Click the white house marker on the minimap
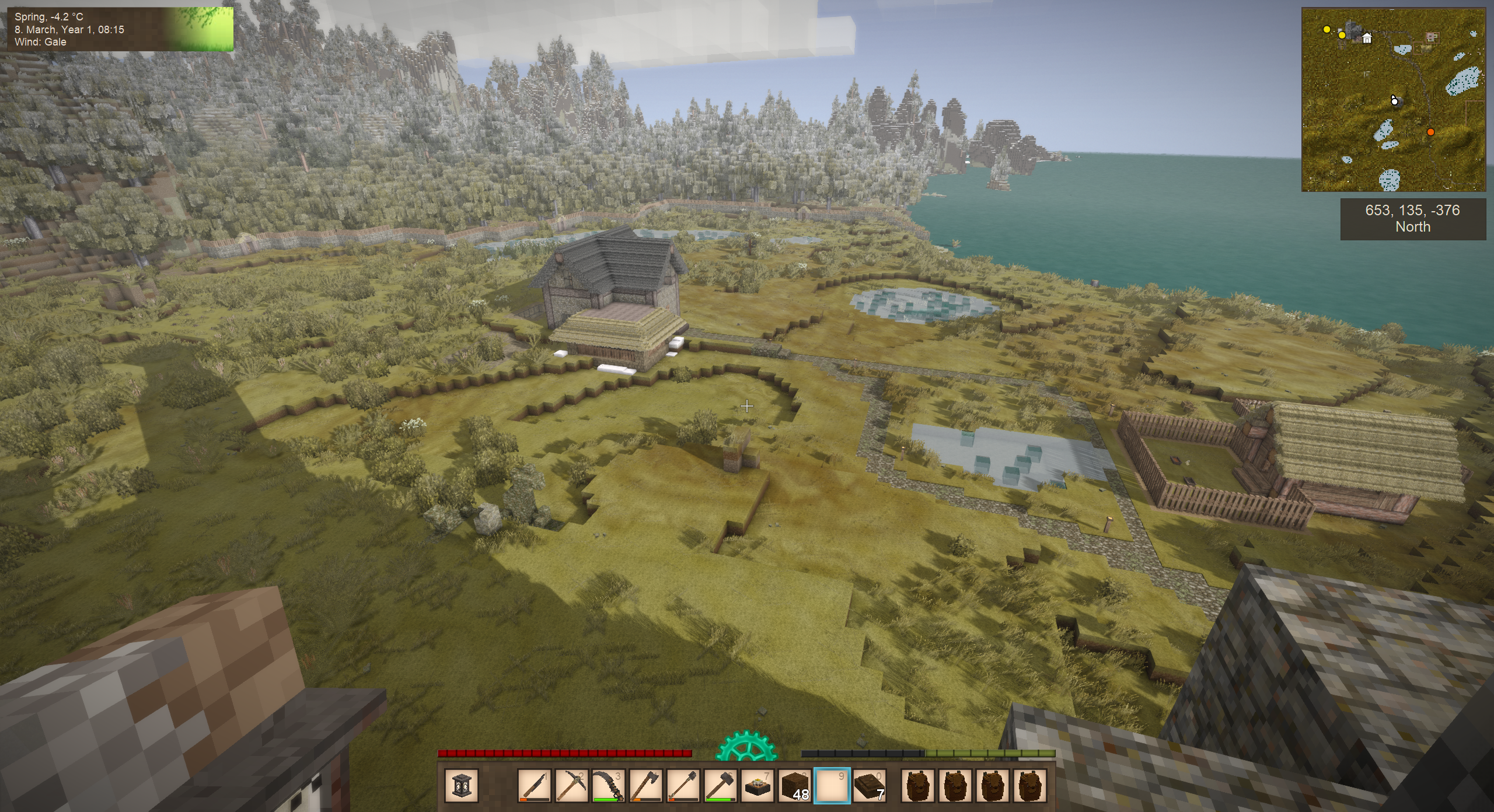Viewport: 1494px width, 812px height. (1367, 38)
